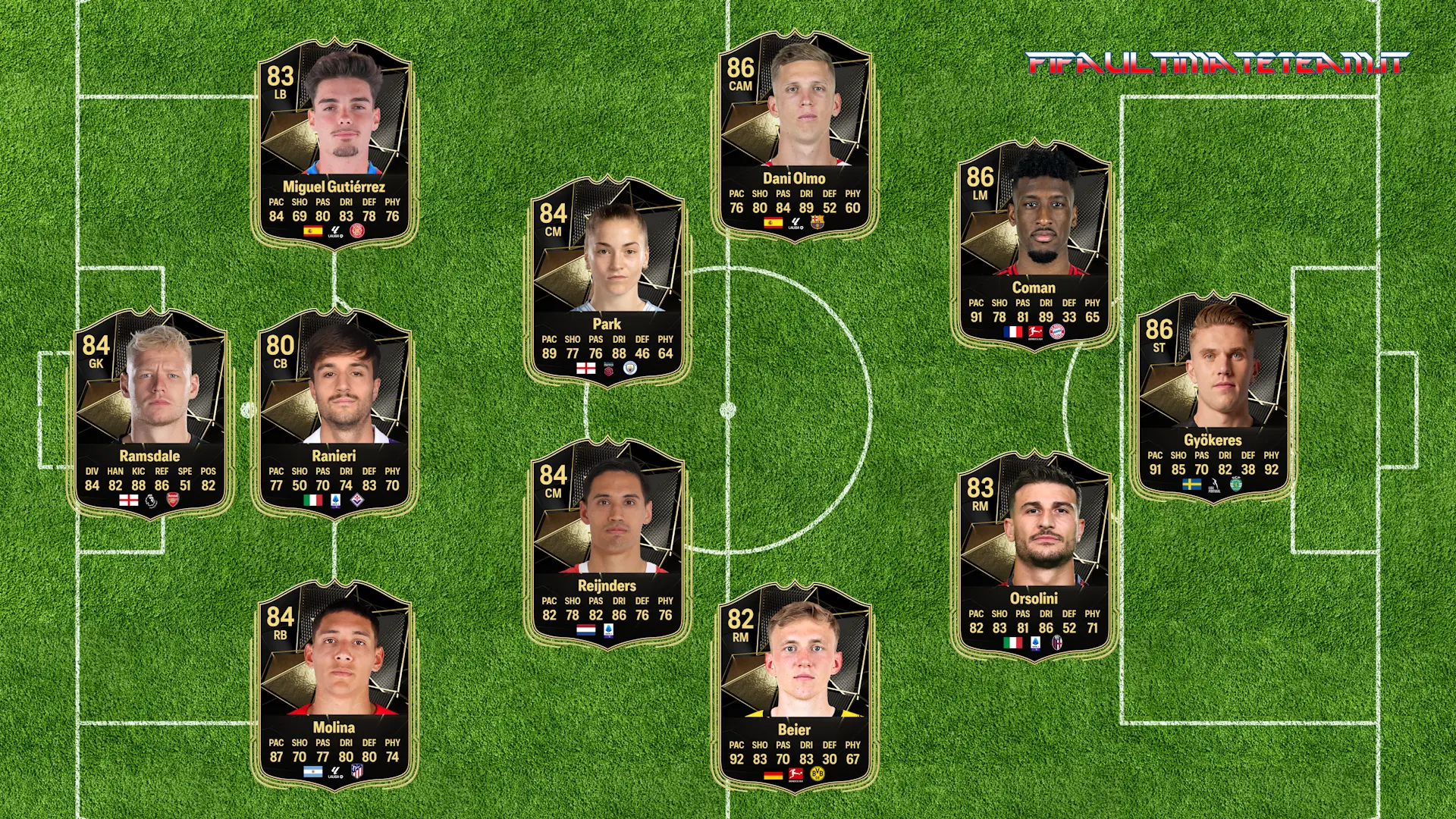Select the Bayern Munich badge on Coman's card
Viewport: 1456px width, 819px height.
coord(1057,332)
